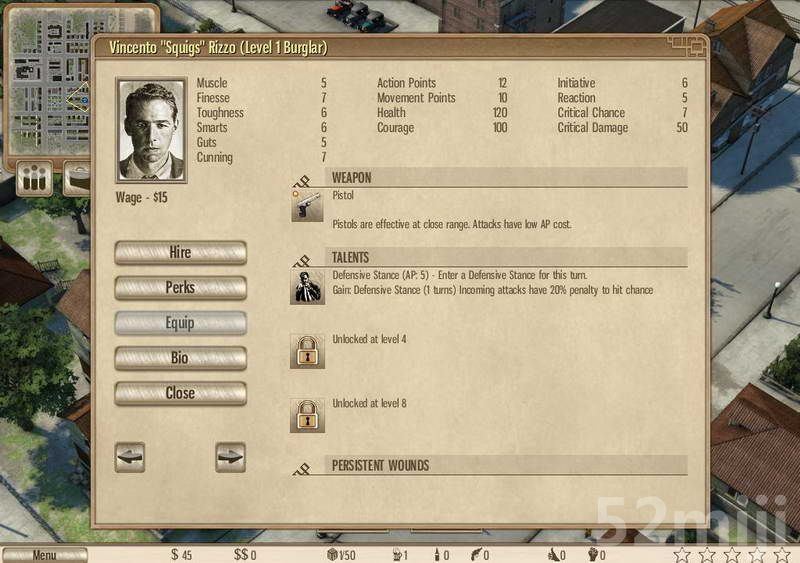Show the character's Bio
800x563 pixels.
pos(180,358)
